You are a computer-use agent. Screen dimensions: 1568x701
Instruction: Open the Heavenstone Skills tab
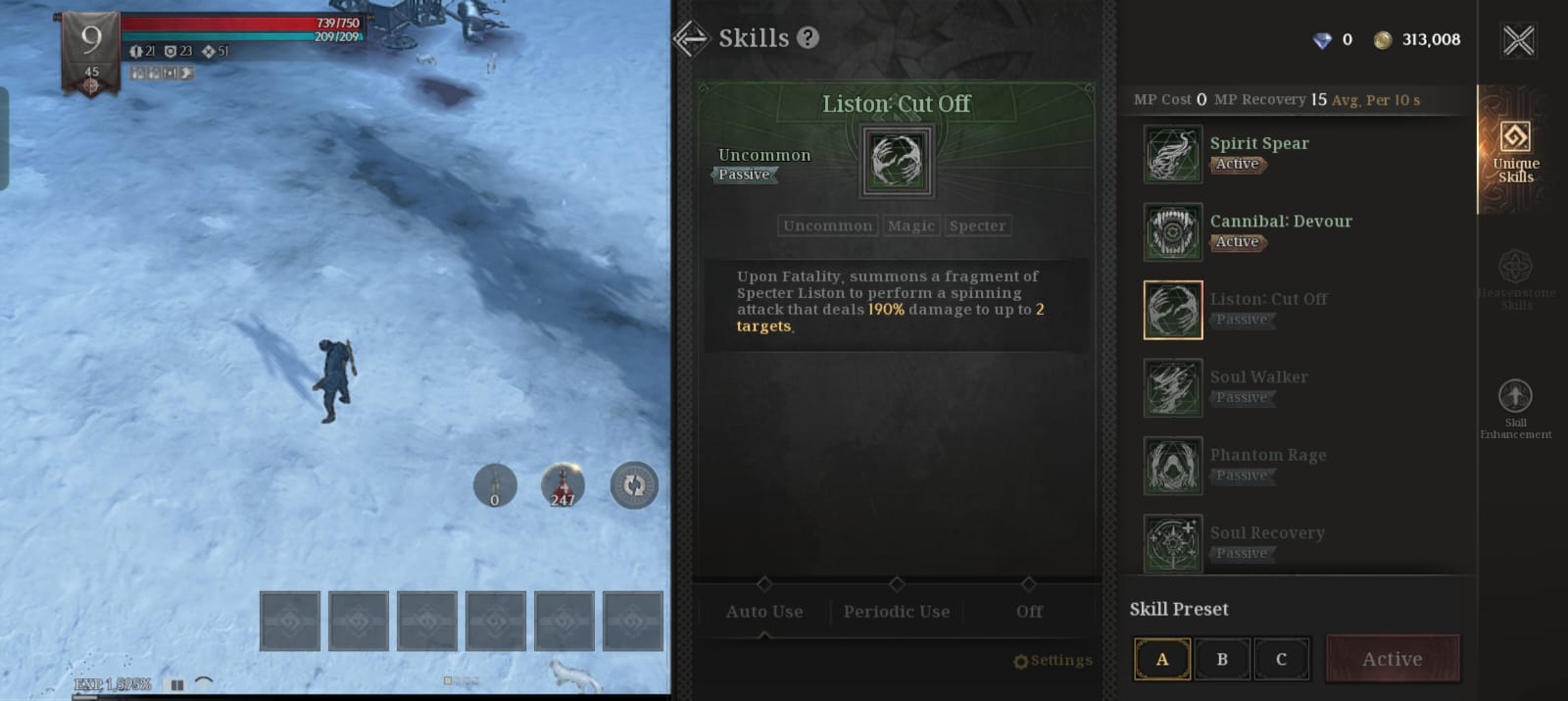pyautogui.click(x=1515, y=279)
